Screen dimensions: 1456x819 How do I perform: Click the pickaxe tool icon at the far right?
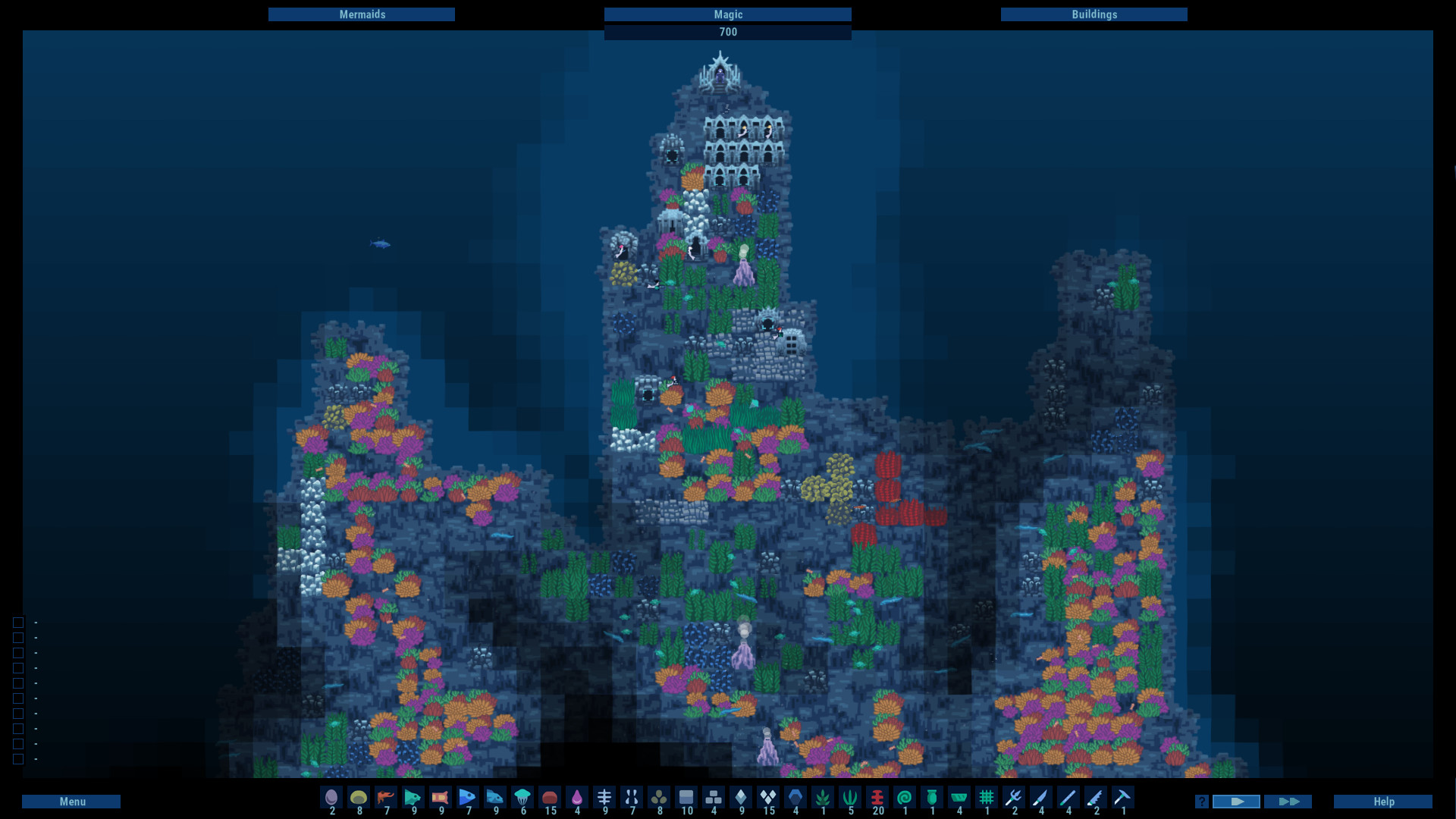tap(1124, 798)
